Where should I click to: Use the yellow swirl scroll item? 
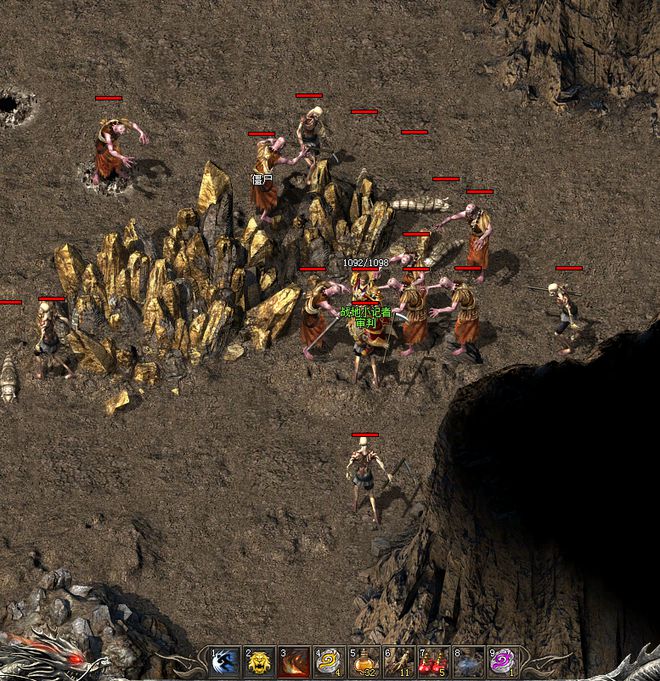coord(329,662)
